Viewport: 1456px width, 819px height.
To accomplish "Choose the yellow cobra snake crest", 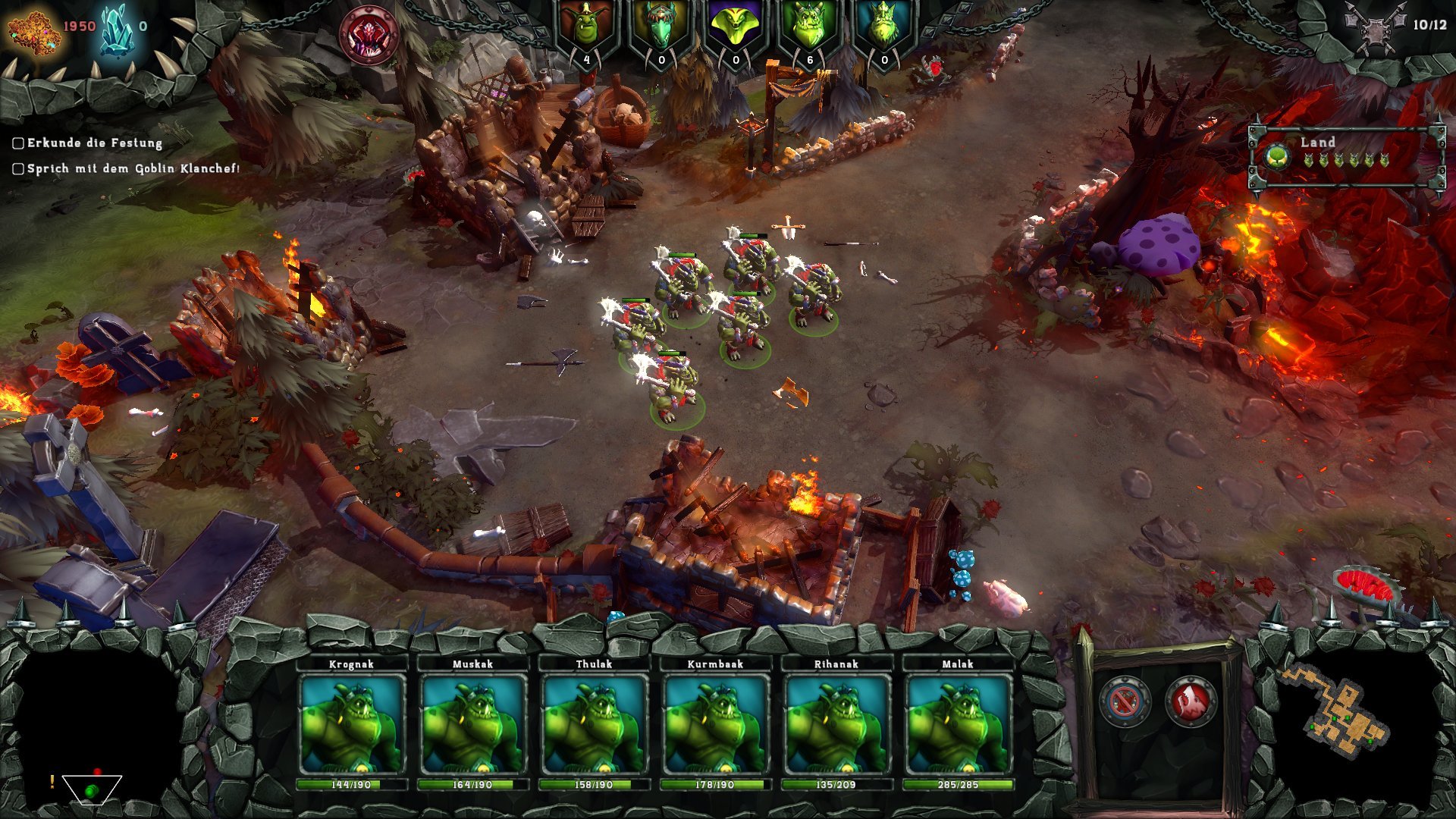I will tap(735, 30).
